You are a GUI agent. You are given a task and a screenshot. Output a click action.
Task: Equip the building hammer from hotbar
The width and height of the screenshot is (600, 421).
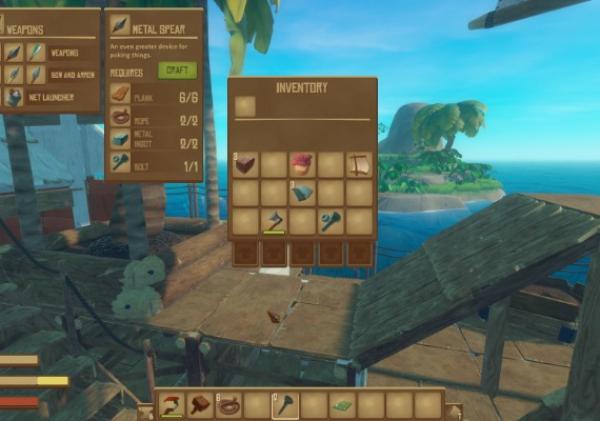(x=201, y=405)
